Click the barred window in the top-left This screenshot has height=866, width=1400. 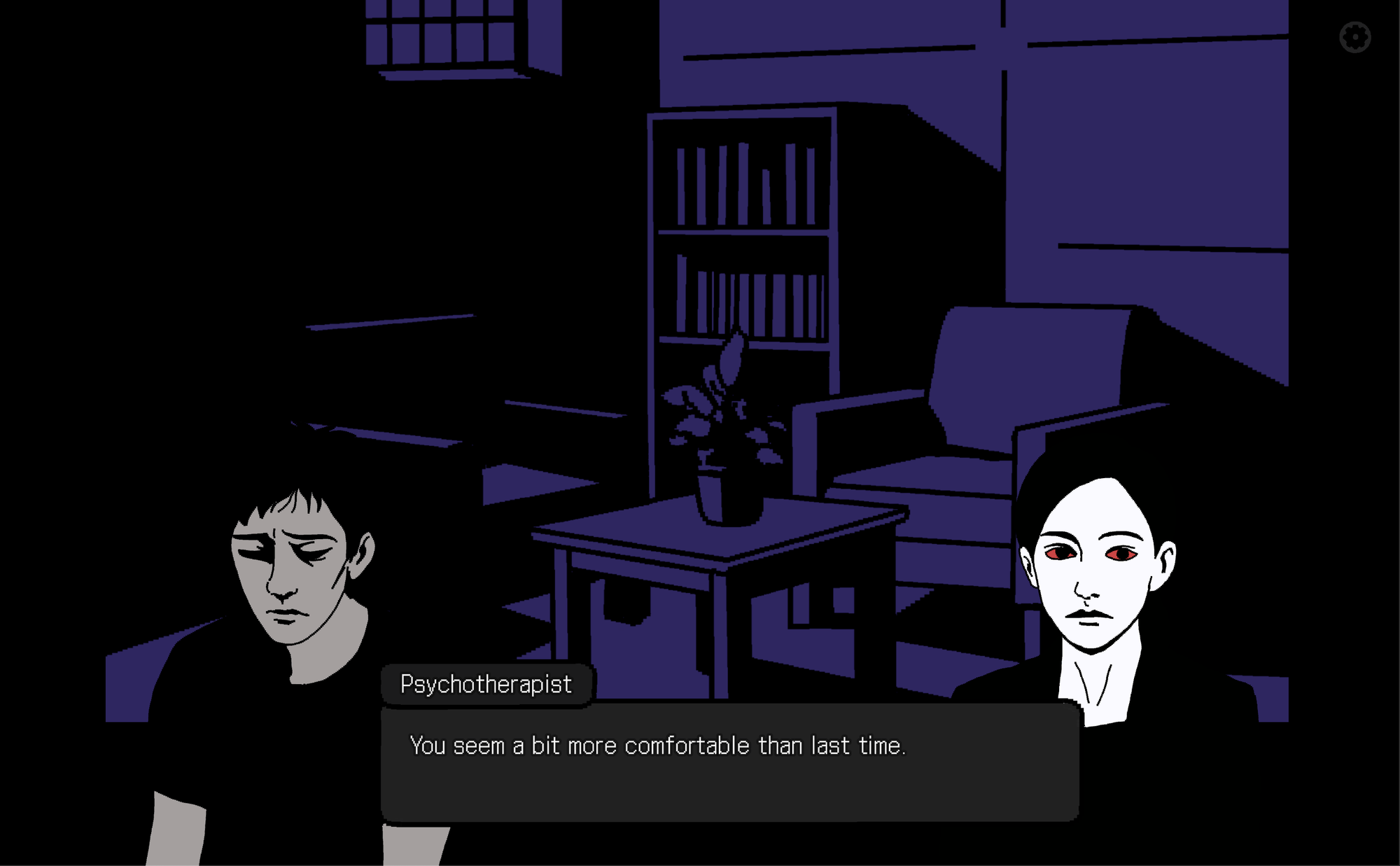coord(441,35)
